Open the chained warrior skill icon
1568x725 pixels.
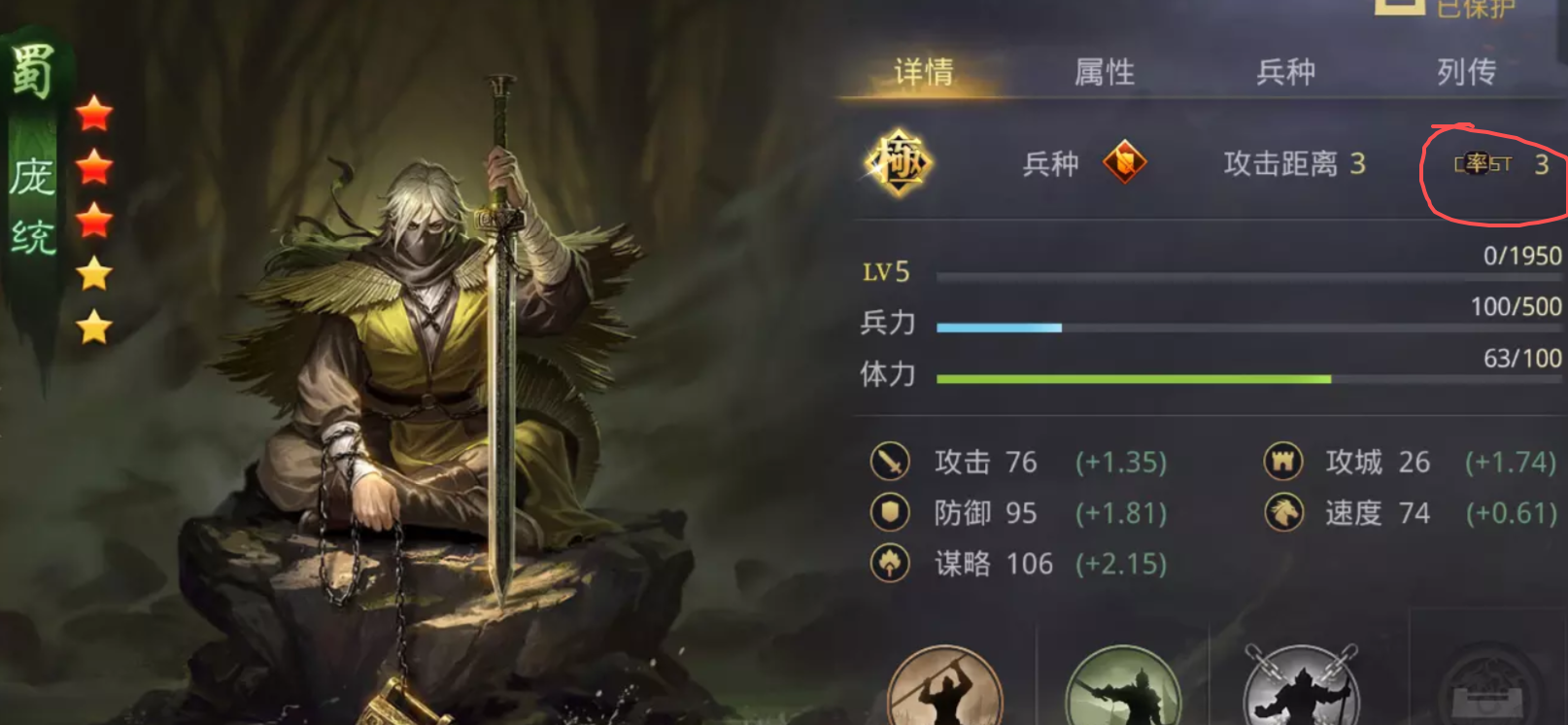click(1302, 690)
